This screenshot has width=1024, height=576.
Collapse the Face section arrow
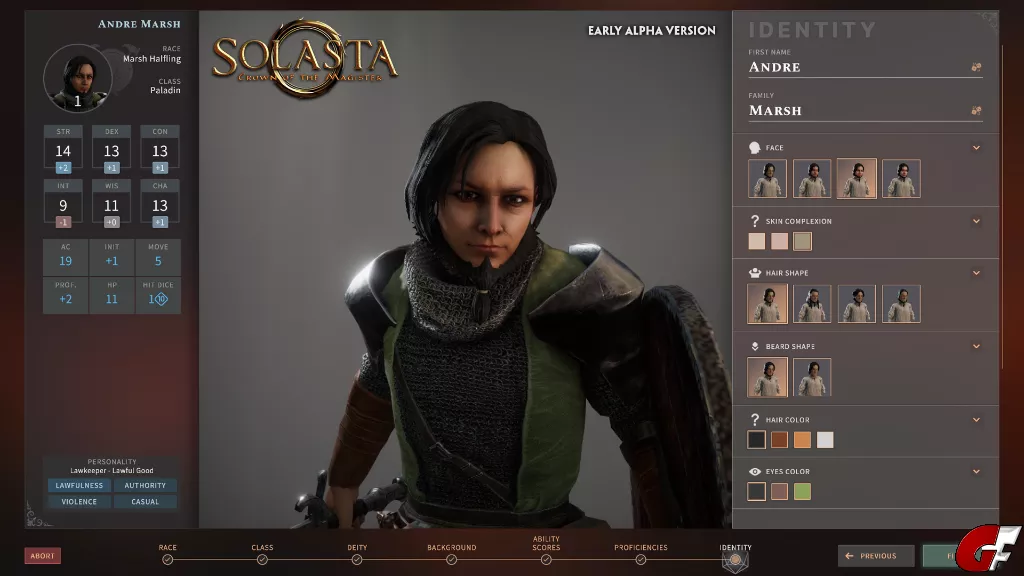click(x=976, y=148)
